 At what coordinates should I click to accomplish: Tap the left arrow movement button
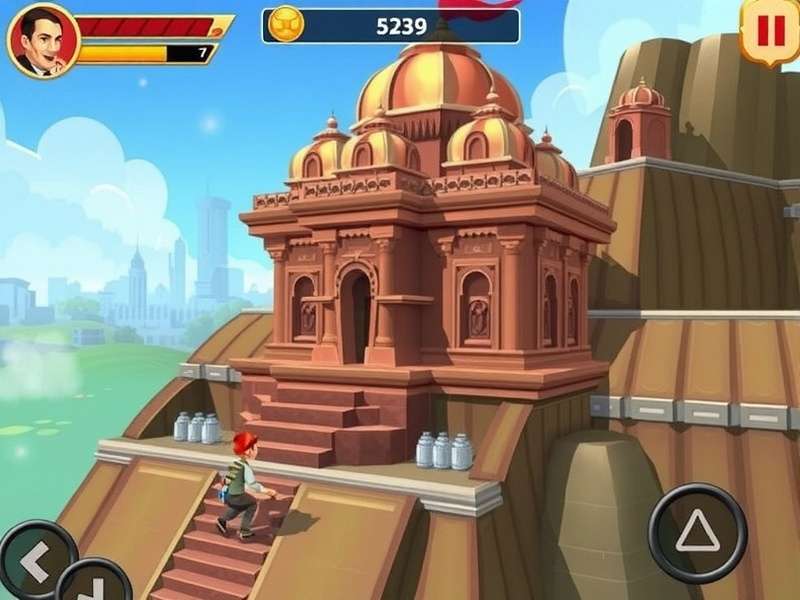click(x=36, y=564)
